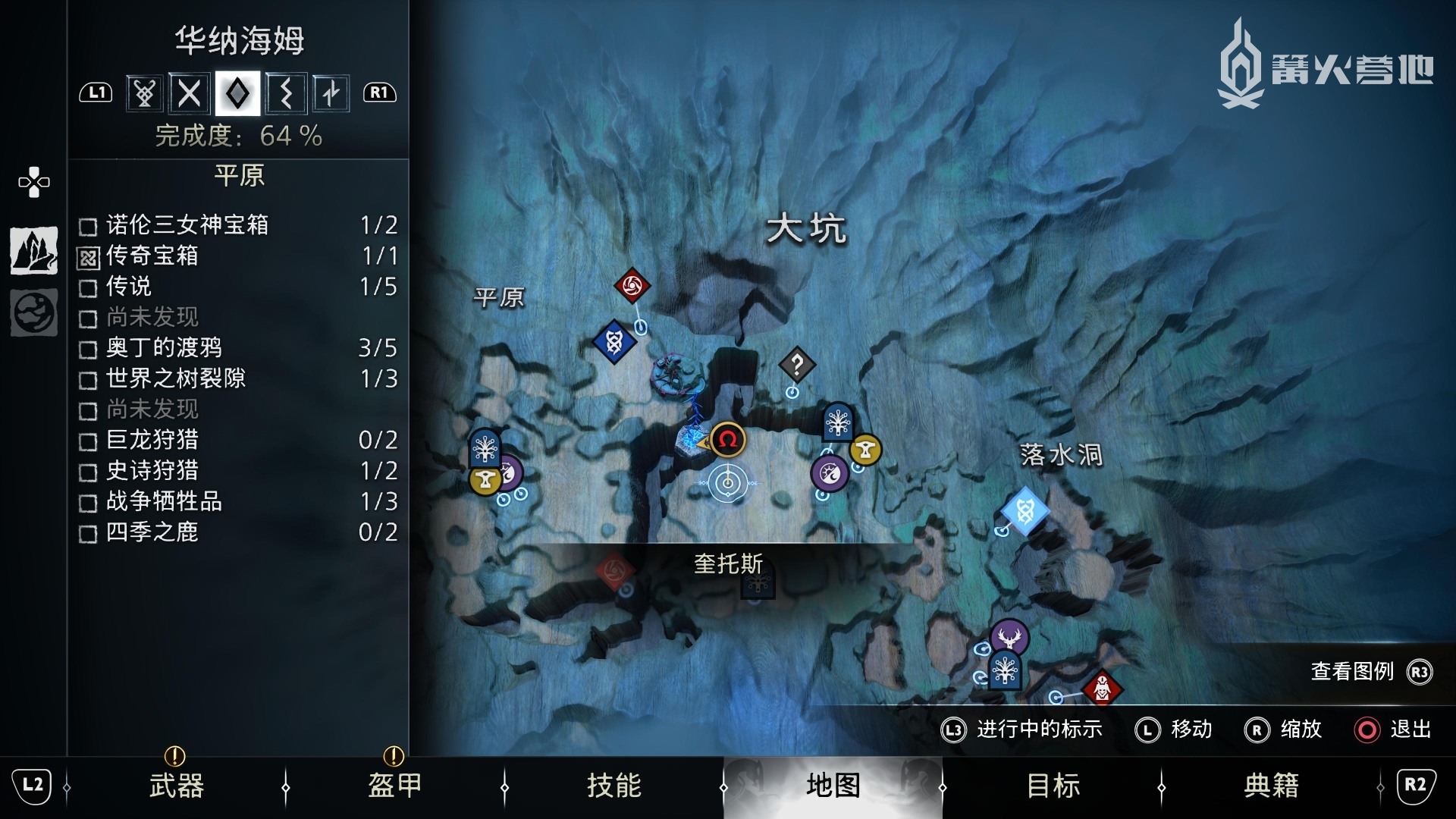Choose the 奥丁的渡鸦 entry
This screenshot has width=1456, height=819.
click(x=238, y=348)
